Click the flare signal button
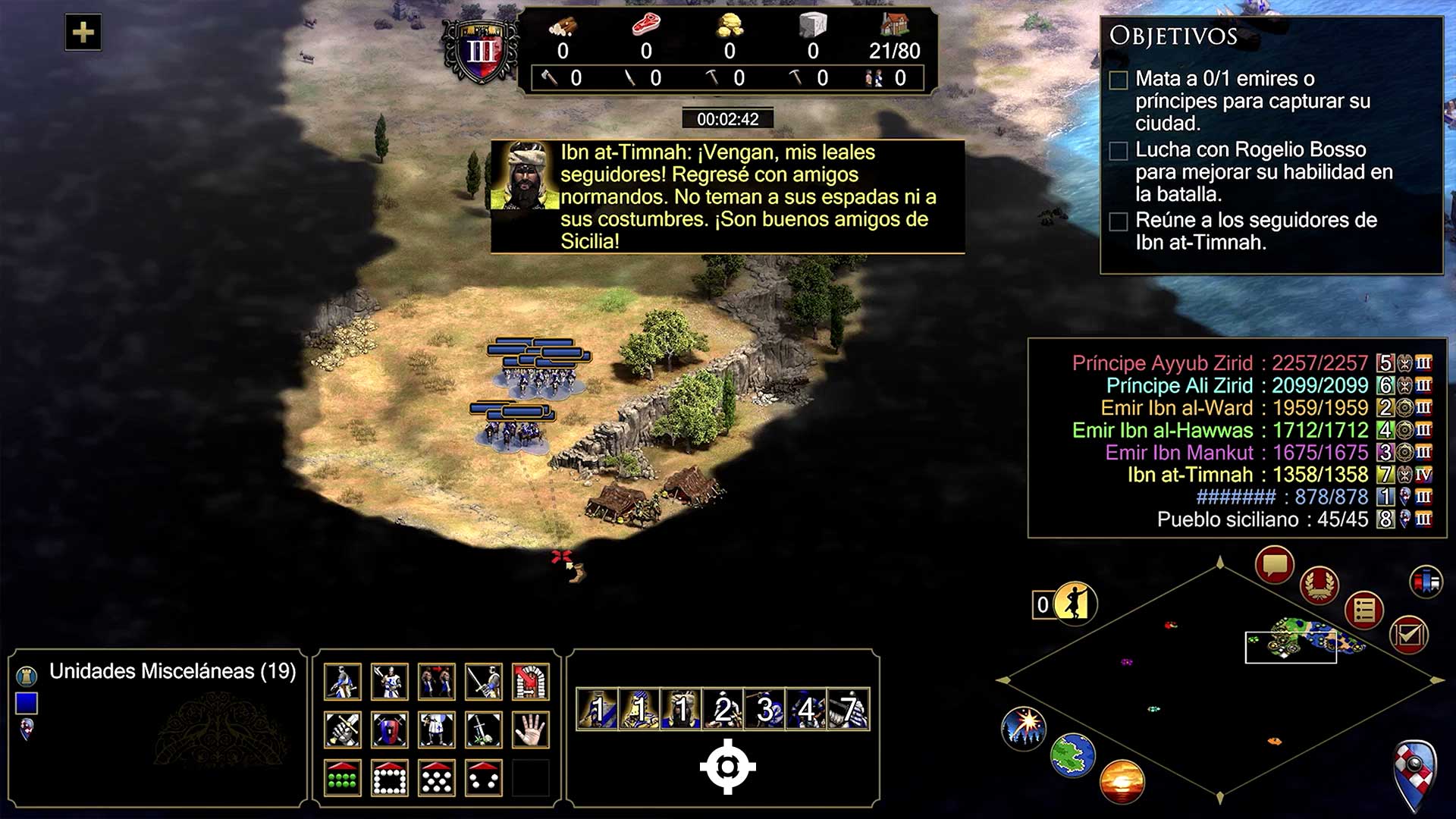 (x=1024, y=726)
